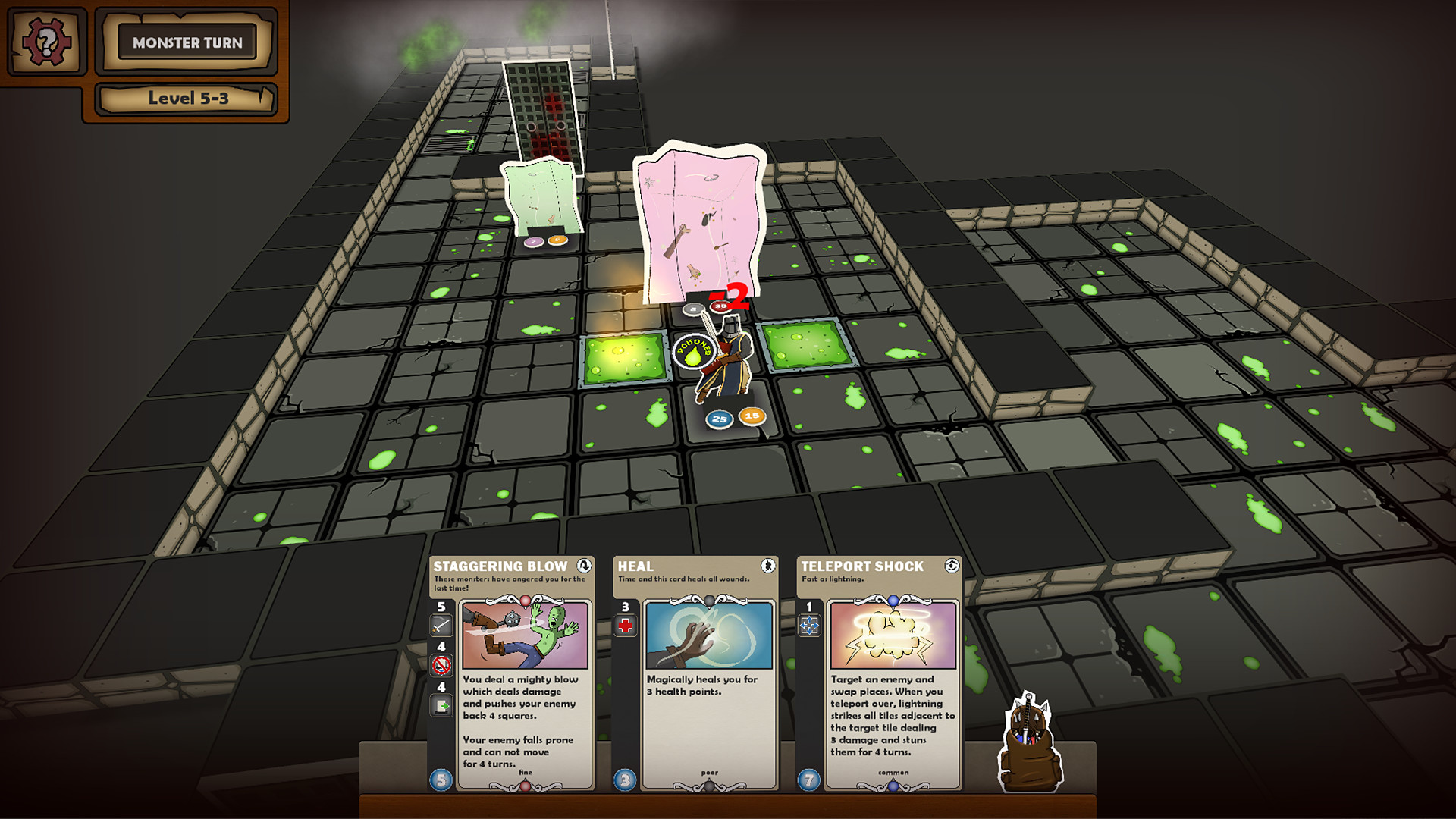Select the red cross heal icon on Heal card
Screen dimensions: 1456x819
click(x=625, y=626)
